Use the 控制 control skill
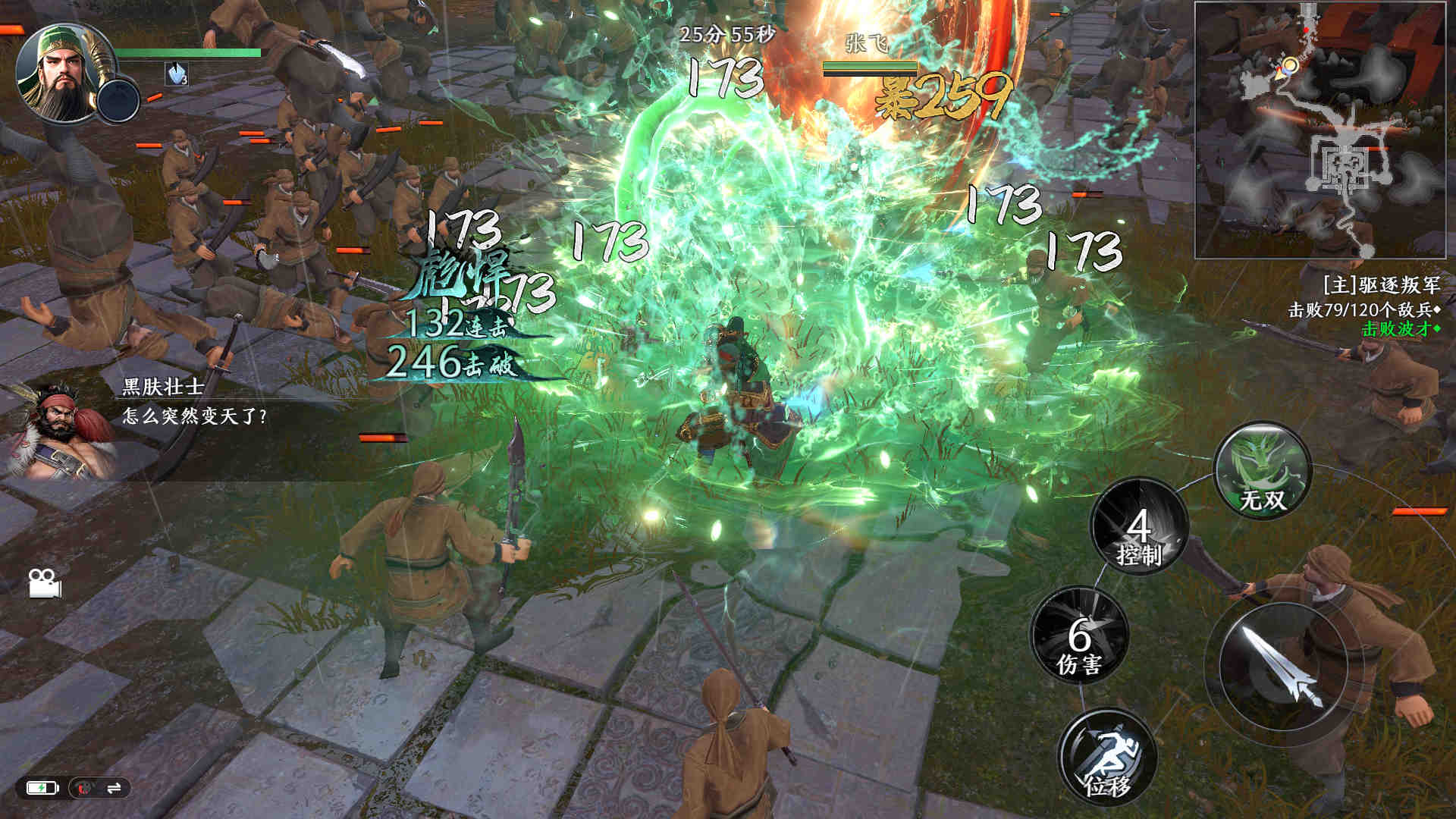The height and width of the screenshot is (819, 1456). point(1139,526)
